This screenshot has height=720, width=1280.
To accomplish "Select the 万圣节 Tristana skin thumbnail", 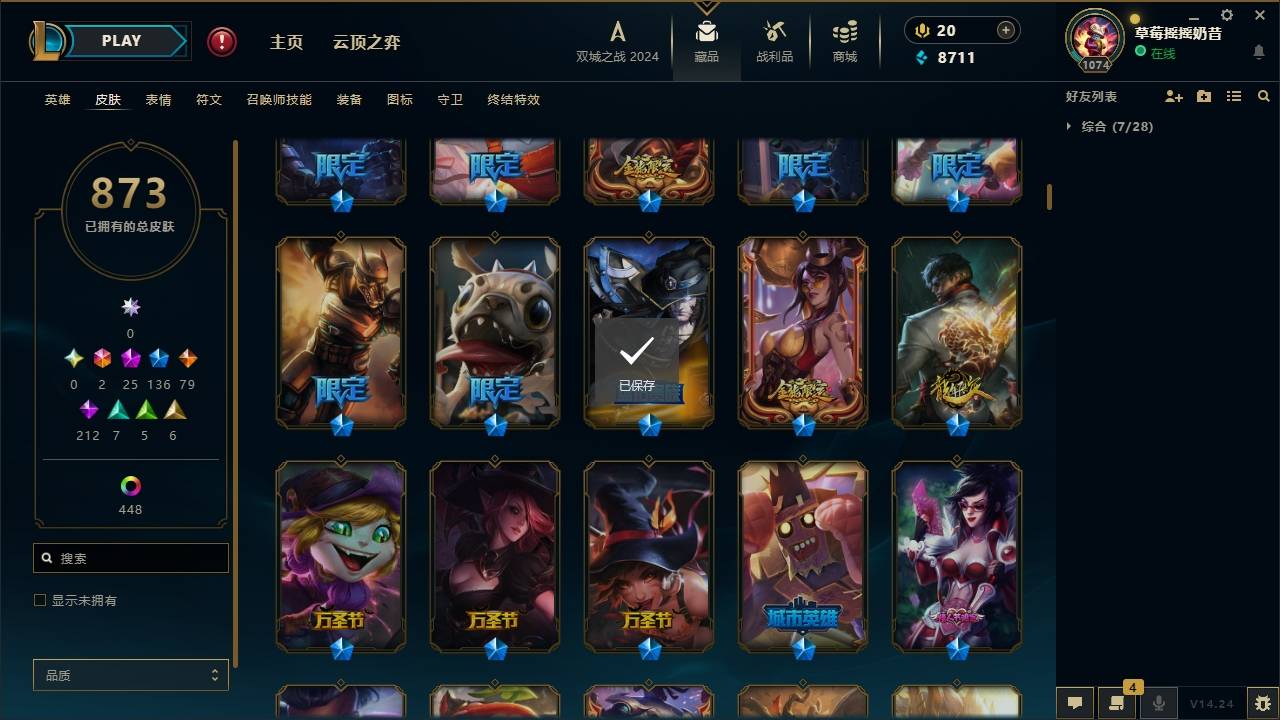I will [340, 557].
